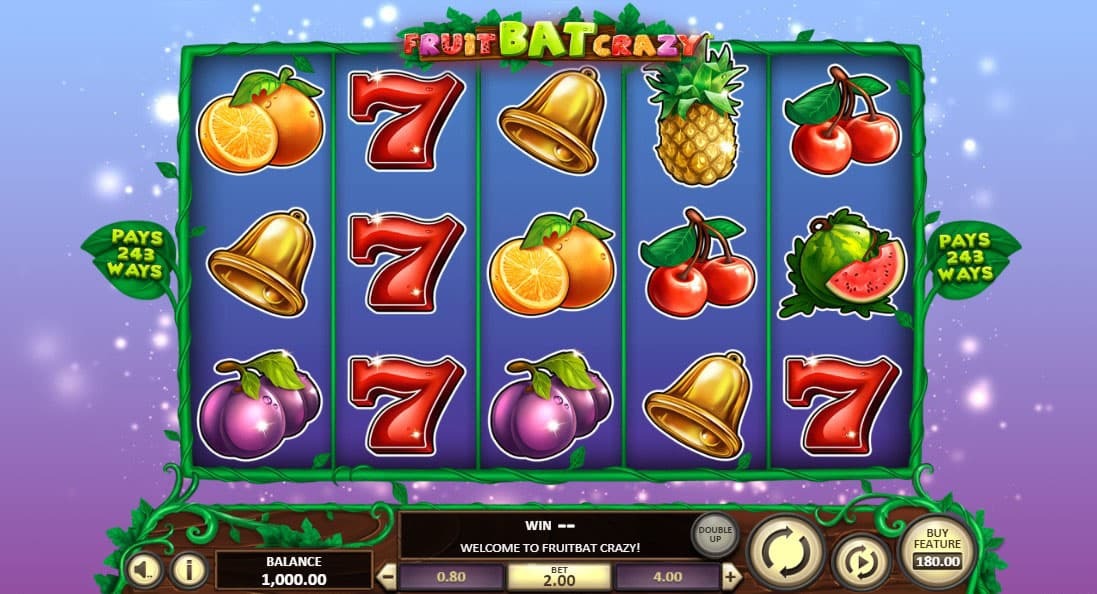The height and width of the screenshot is (594, 1097).
Task: Toggle the sound speaker icon
Action: (x=144, y=570)
